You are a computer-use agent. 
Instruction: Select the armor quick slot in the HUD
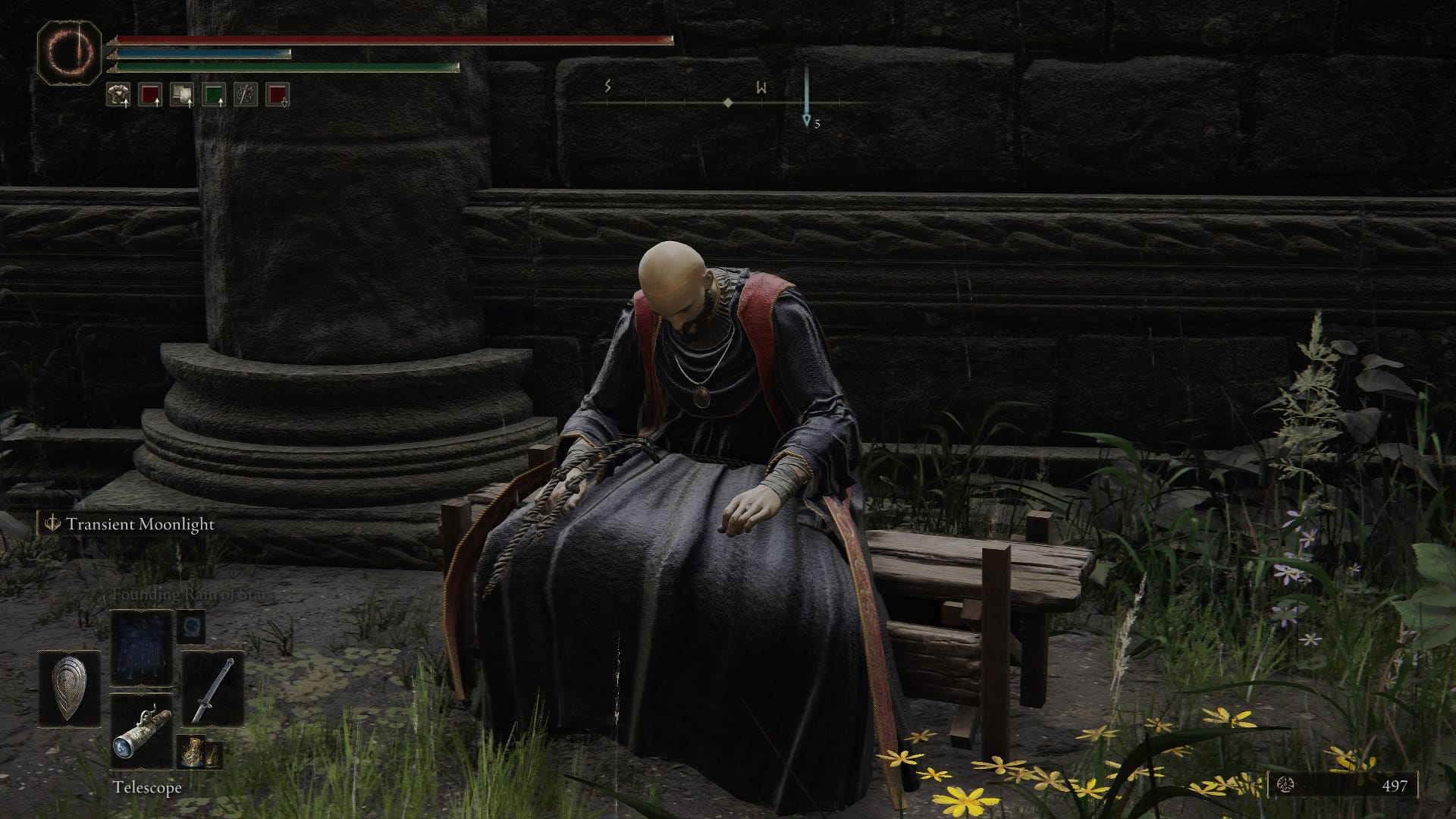pyautogui.click(x=118, y=96)
